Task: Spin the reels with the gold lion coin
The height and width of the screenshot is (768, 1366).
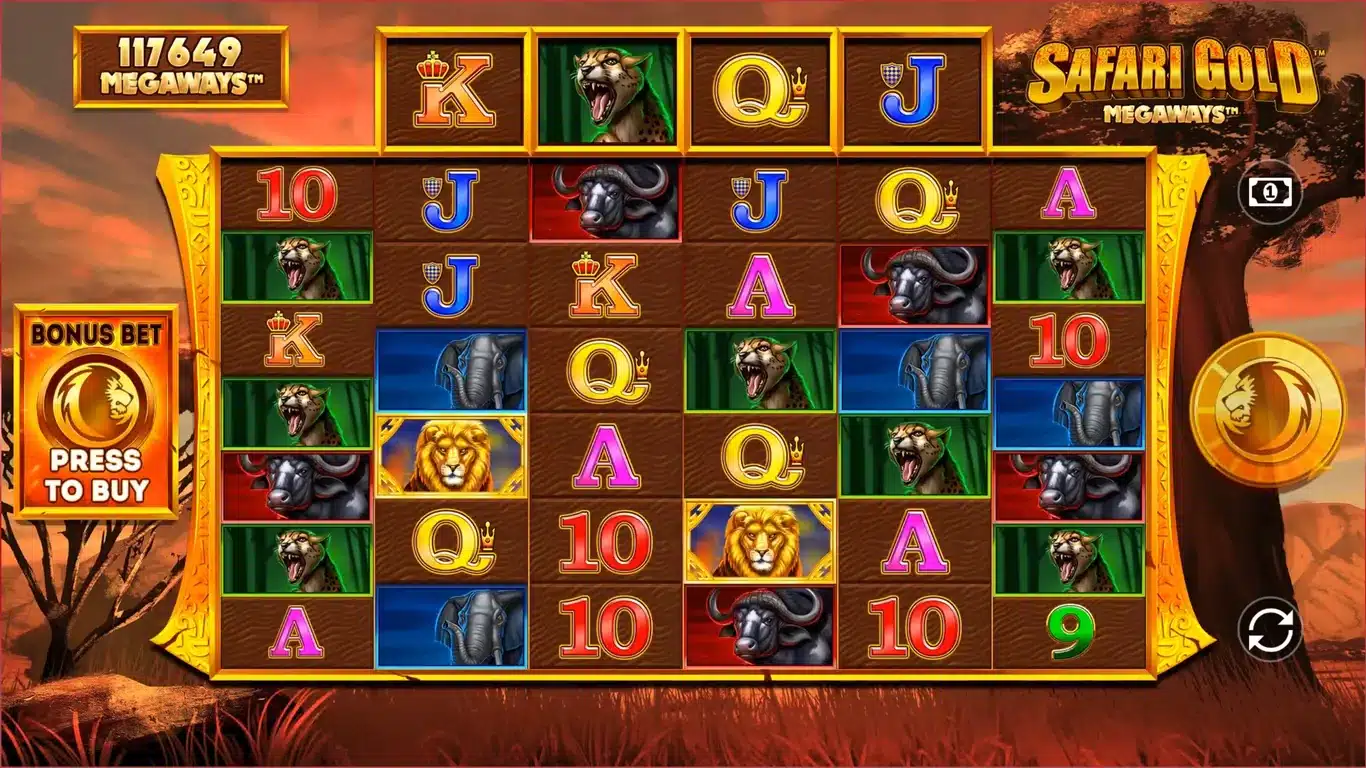Action: [x=1268, y=408]
